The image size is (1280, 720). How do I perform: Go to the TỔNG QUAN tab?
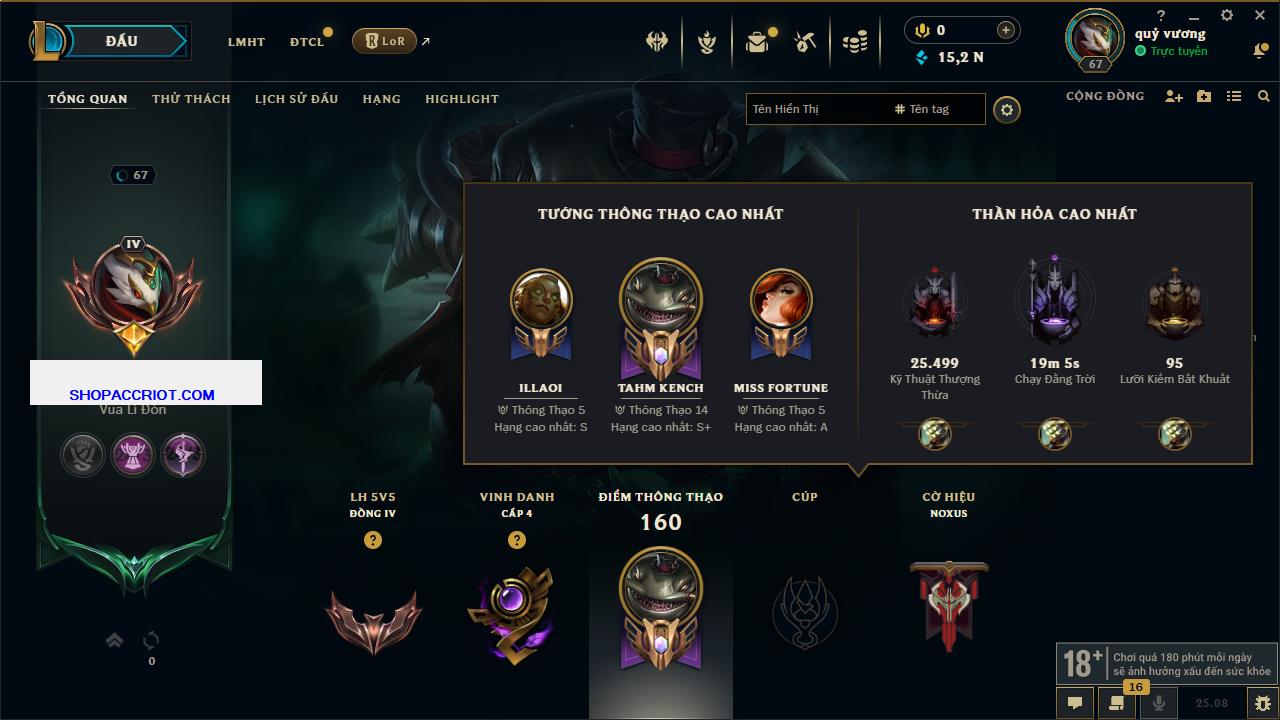88,99
